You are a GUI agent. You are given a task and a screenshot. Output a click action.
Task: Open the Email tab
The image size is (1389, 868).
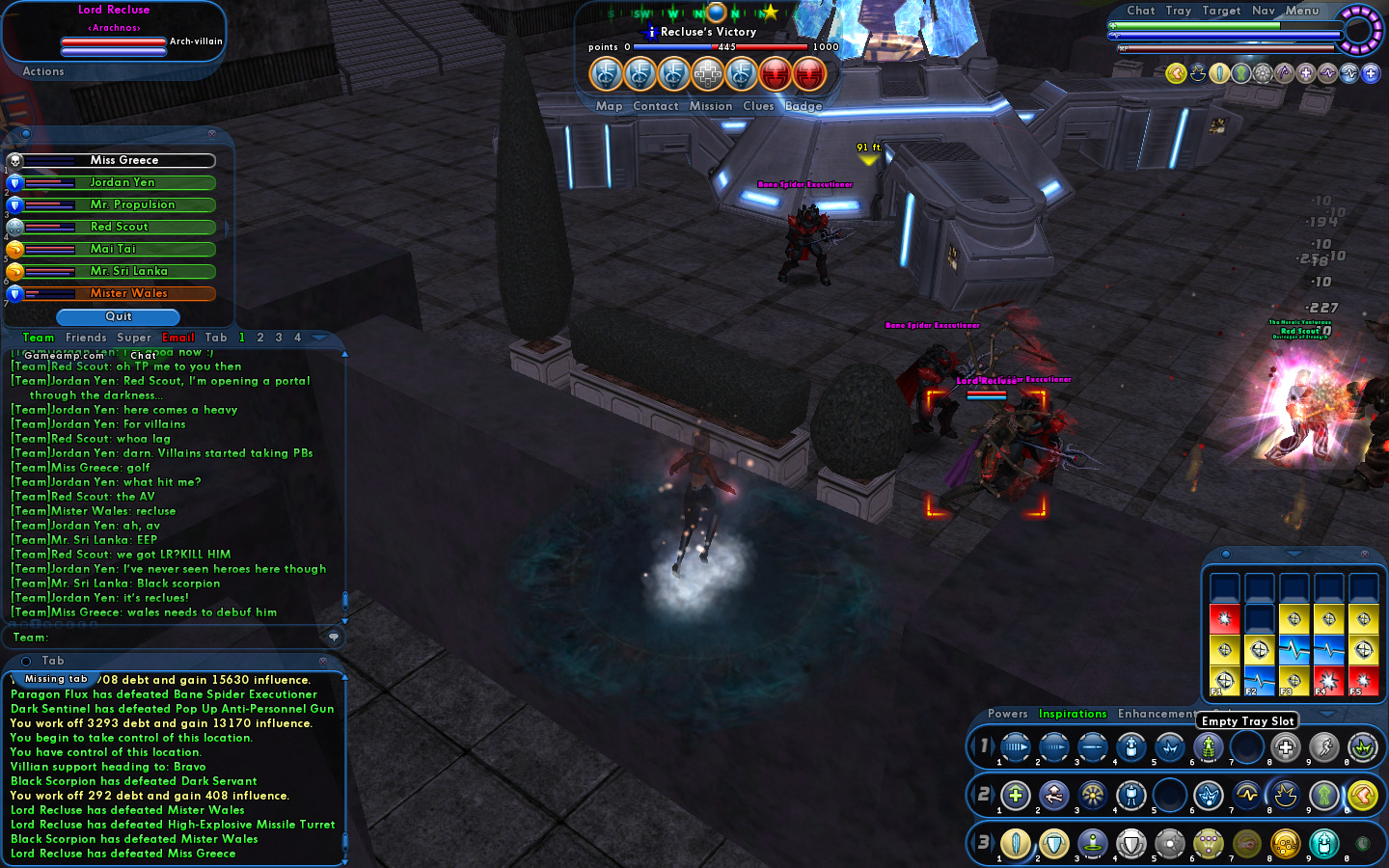pos(178,338)
